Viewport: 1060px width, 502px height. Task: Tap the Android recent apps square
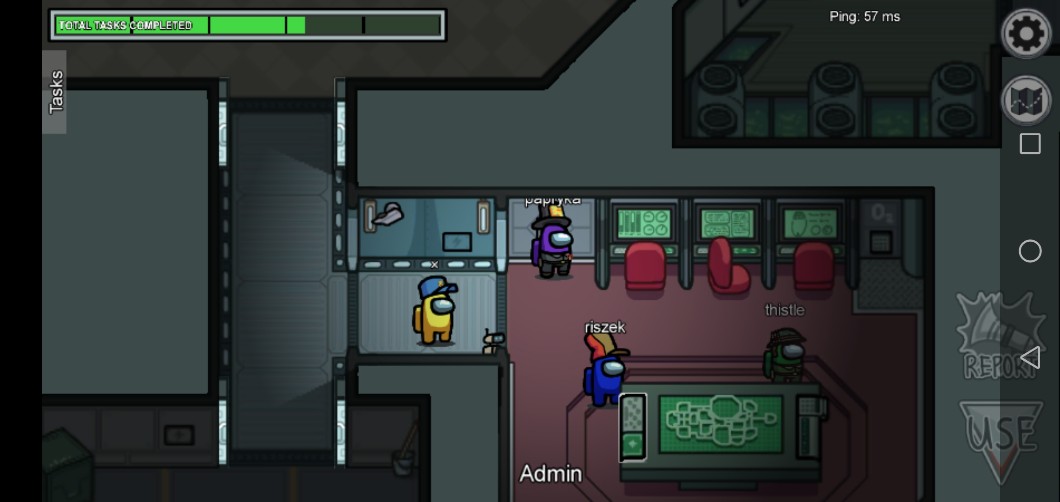tap(1030, 144)
